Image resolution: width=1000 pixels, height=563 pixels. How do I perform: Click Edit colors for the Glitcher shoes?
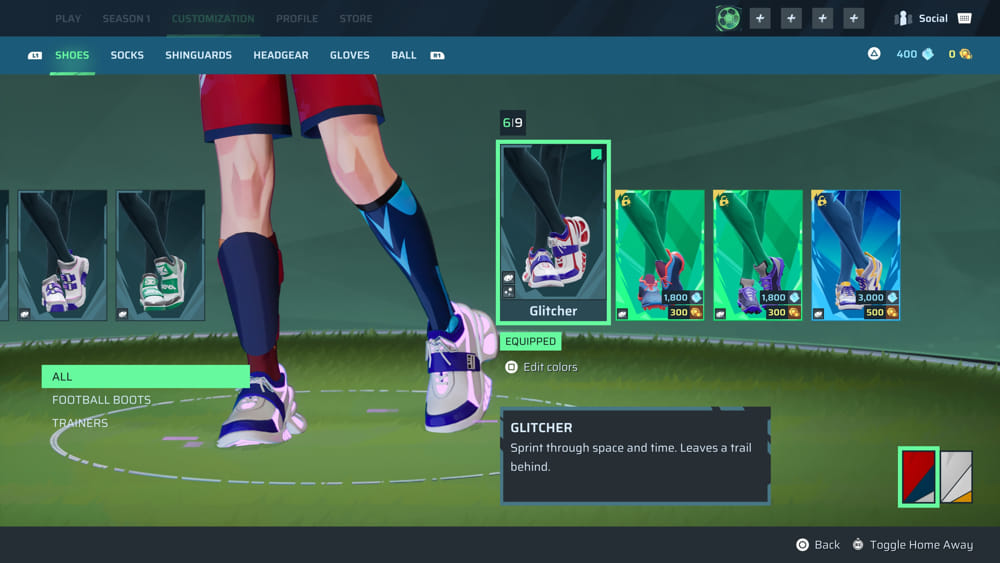[x=542, y=367]
